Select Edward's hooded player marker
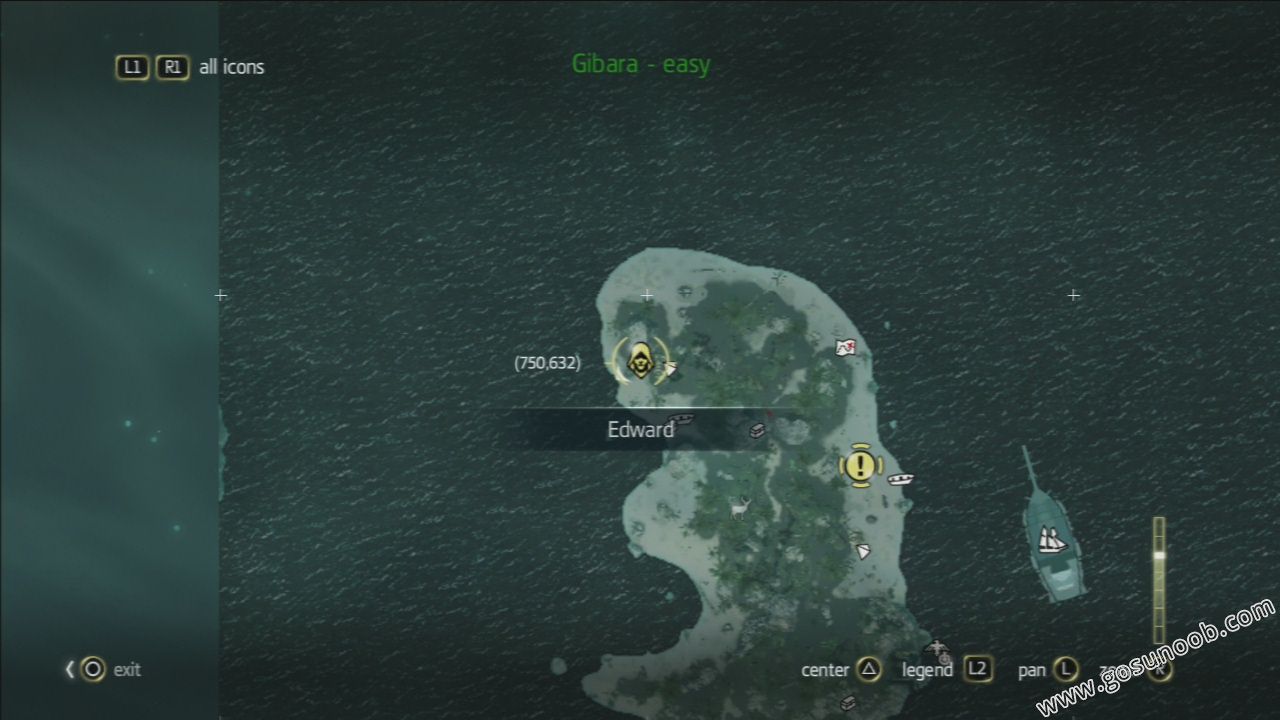The image size is (1280, 720). click(x=639, y=361)
